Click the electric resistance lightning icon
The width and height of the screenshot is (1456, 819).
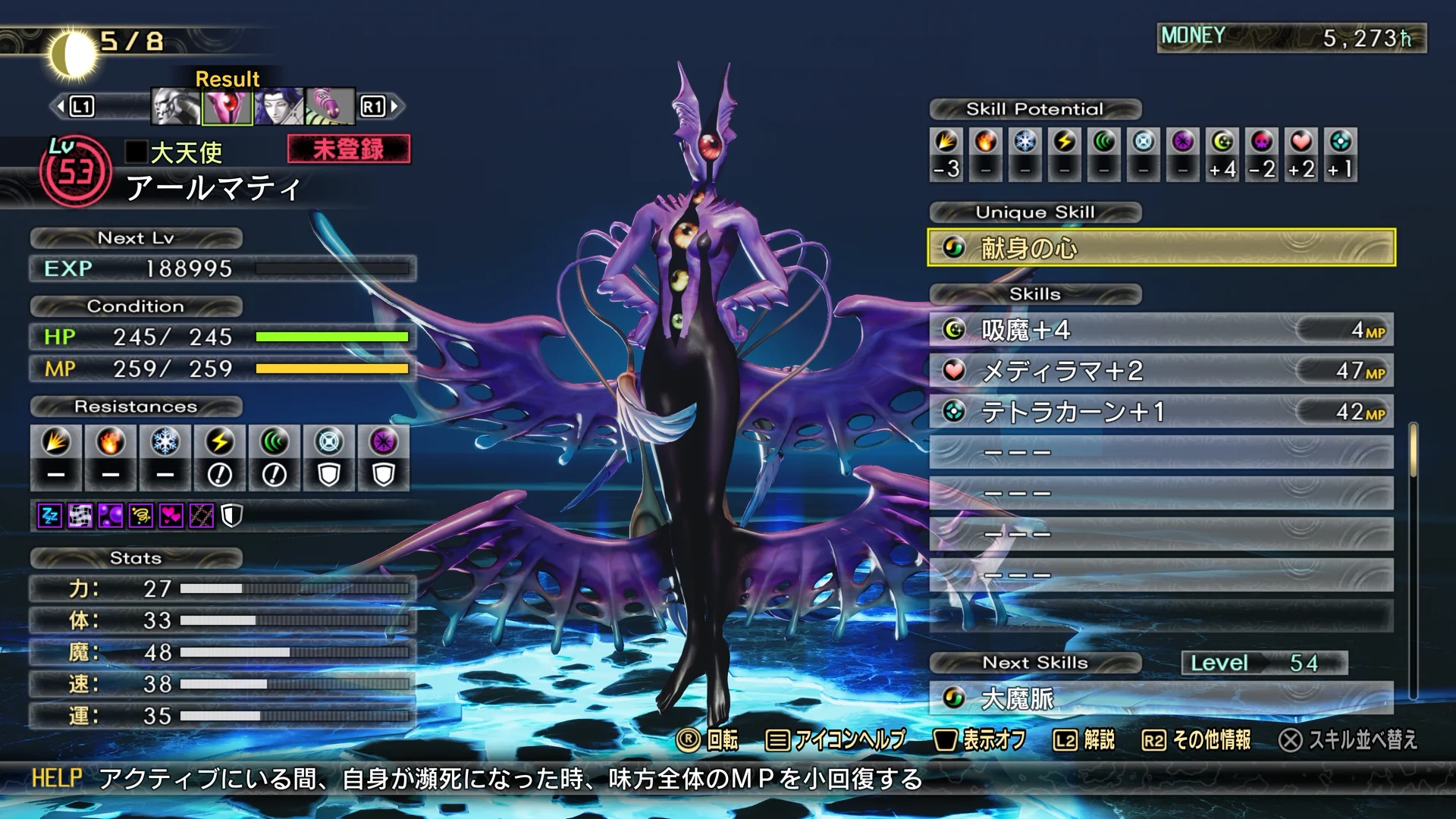coord(220,441)
